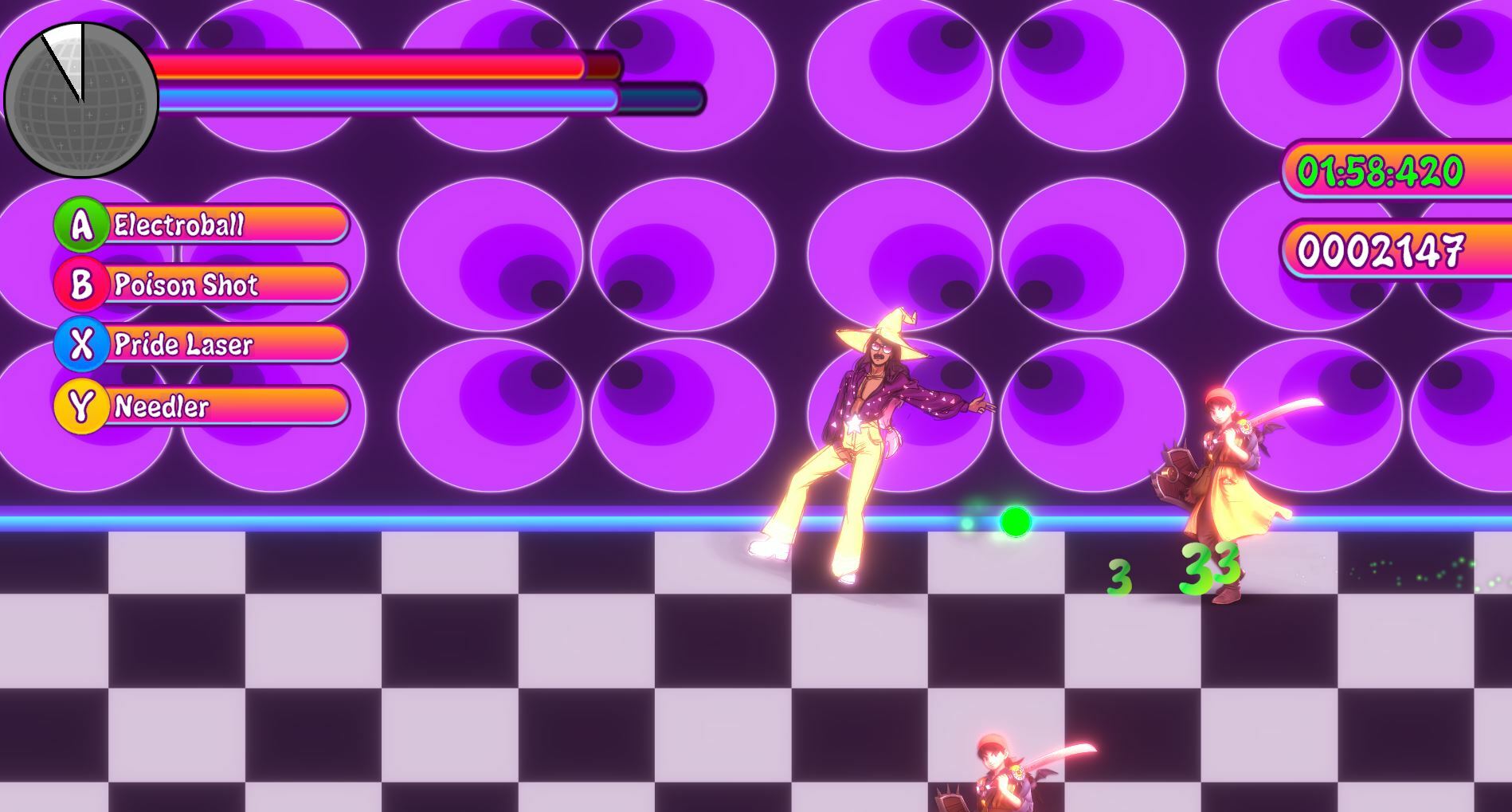Pick up the glowing green orb on the floor

1017,523
